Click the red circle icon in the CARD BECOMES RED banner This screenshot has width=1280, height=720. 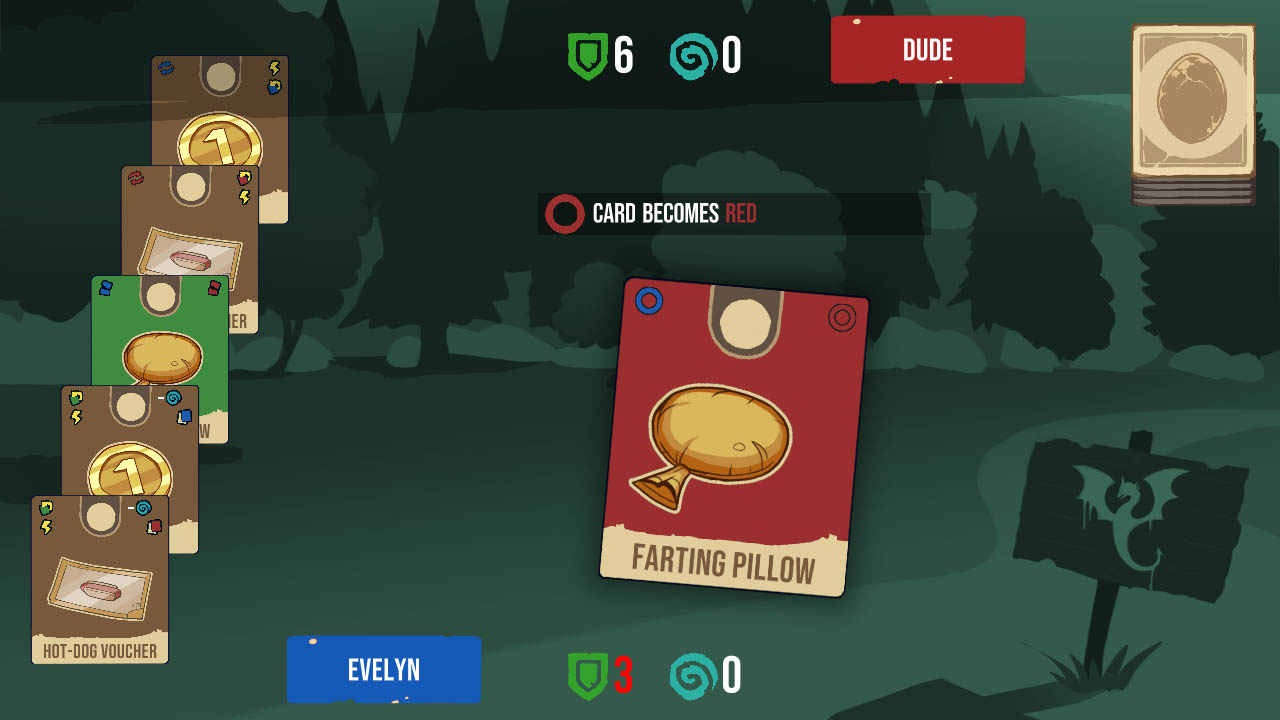565,213
